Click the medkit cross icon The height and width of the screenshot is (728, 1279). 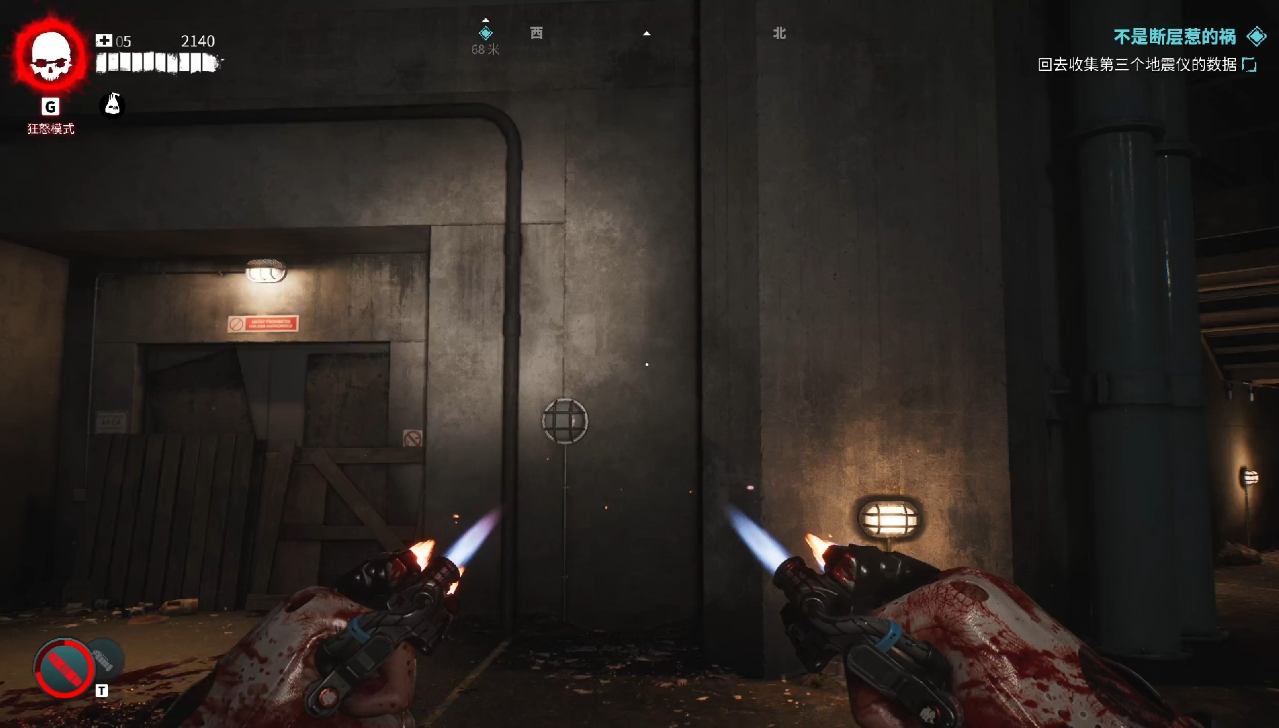[104, 41]
